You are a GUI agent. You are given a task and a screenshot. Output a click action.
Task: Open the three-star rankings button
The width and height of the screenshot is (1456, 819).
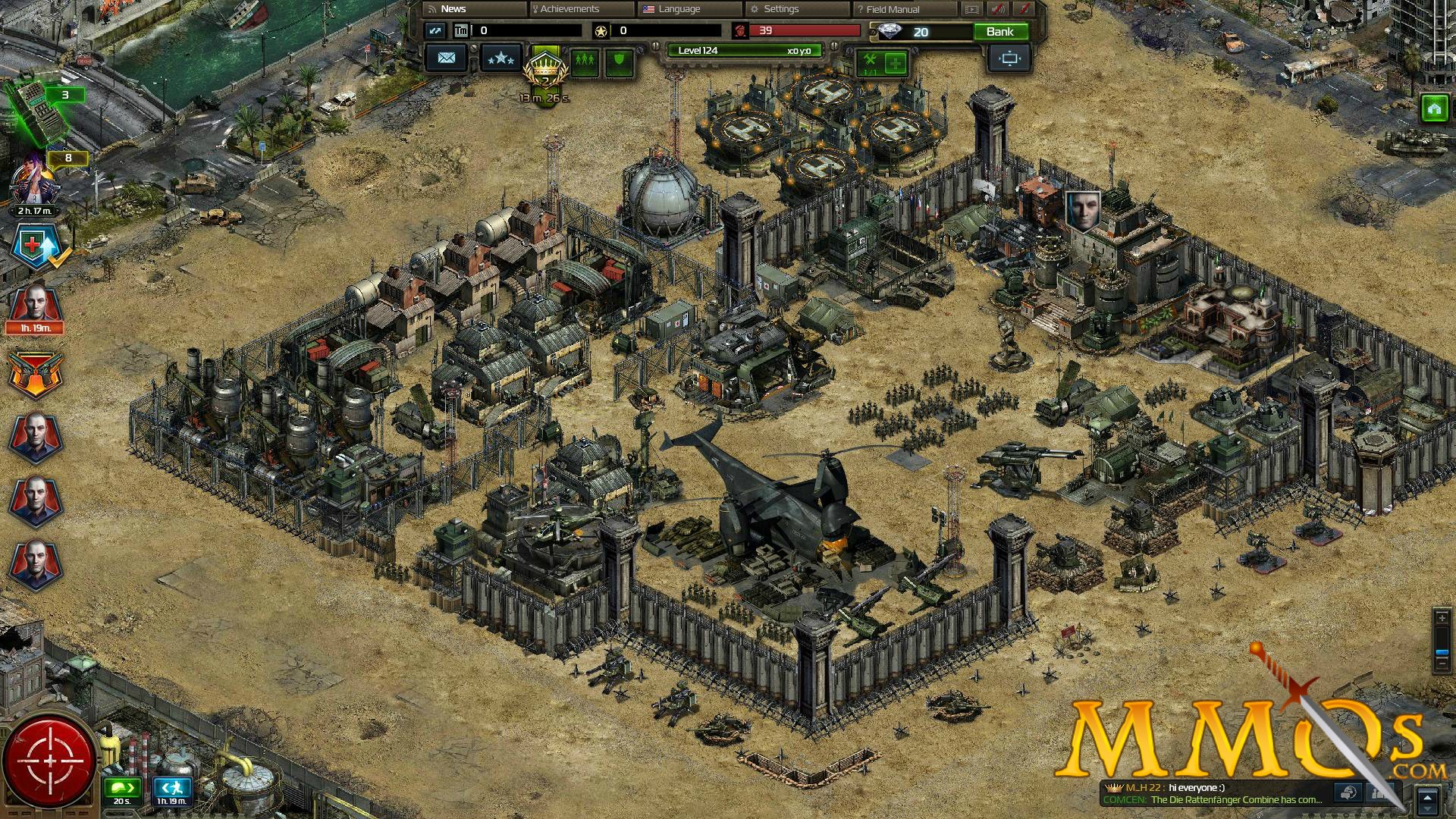[x=500, y=58]
